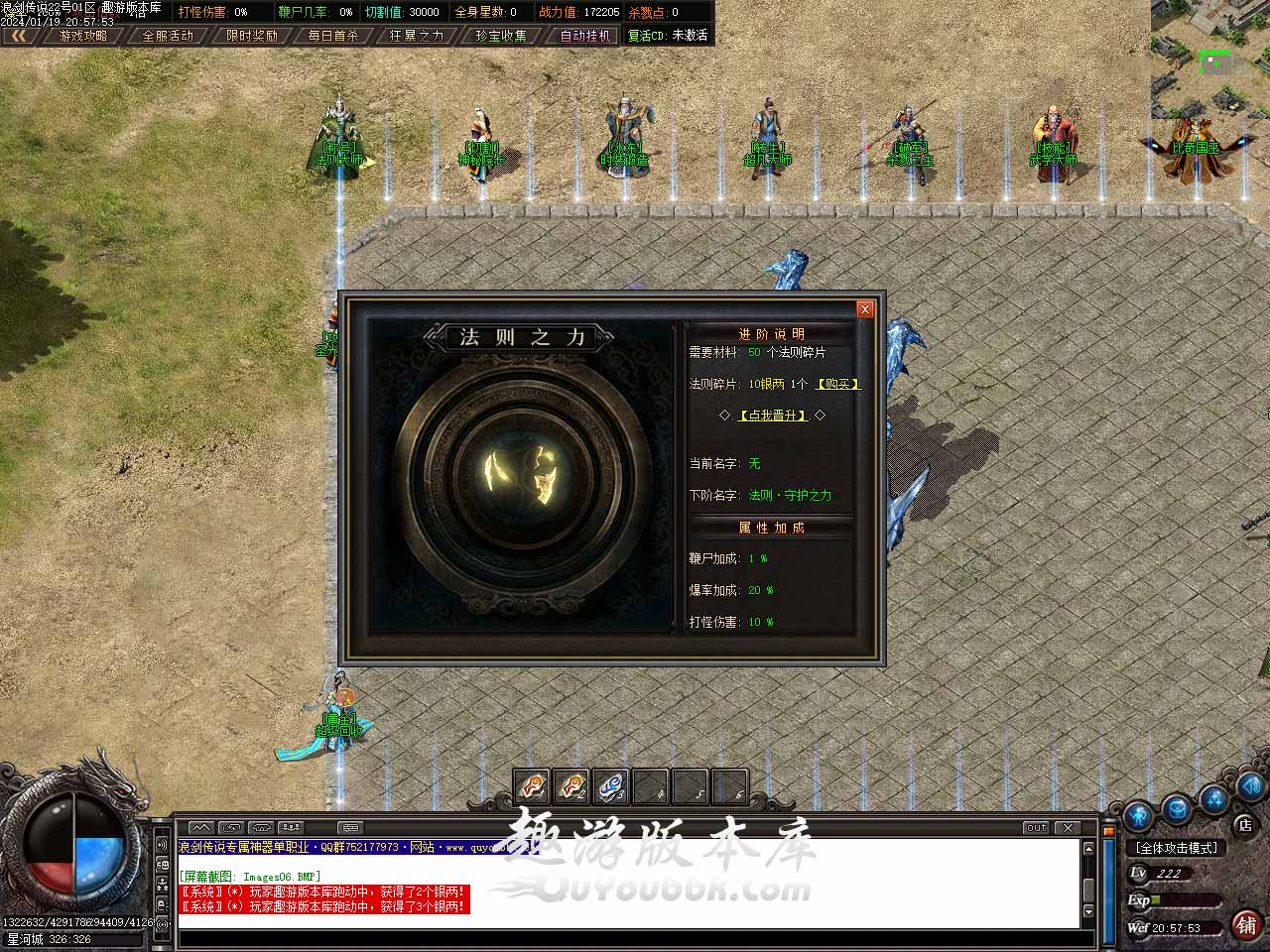
Task: Open the 店 shop button
Action: click(1244, 824)
